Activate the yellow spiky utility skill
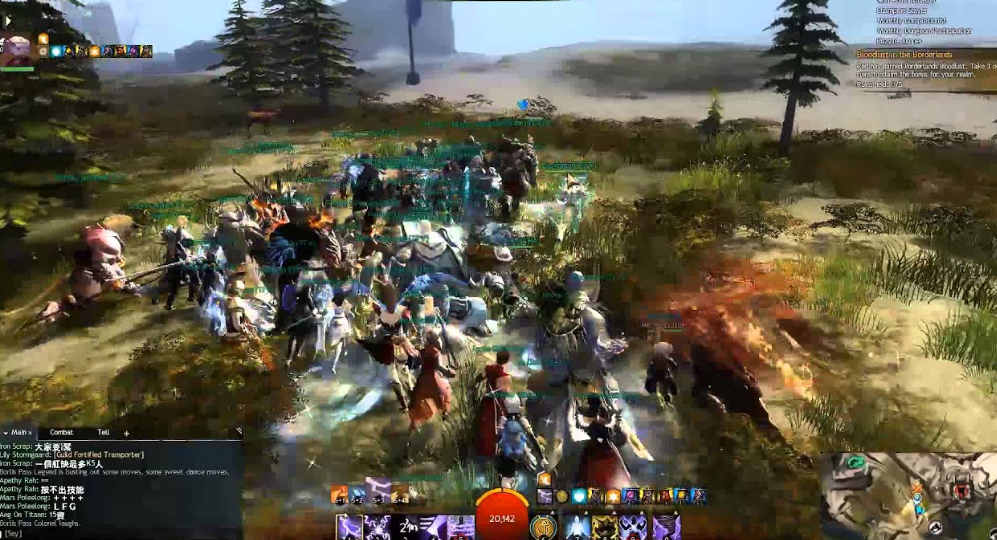997x540 pixels. coord(606,526)
